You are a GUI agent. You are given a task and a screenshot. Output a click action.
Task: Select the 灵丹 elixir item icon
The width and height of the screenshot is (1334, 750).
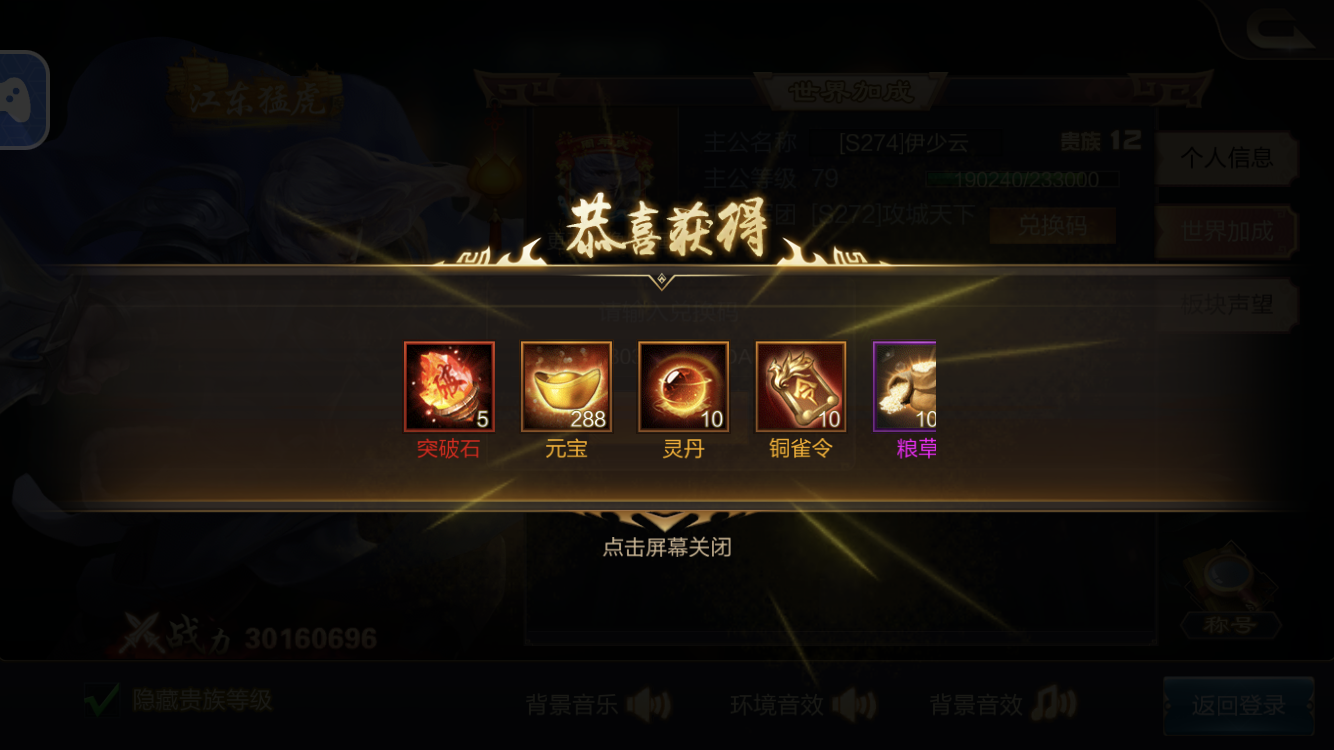coord(682,387)
